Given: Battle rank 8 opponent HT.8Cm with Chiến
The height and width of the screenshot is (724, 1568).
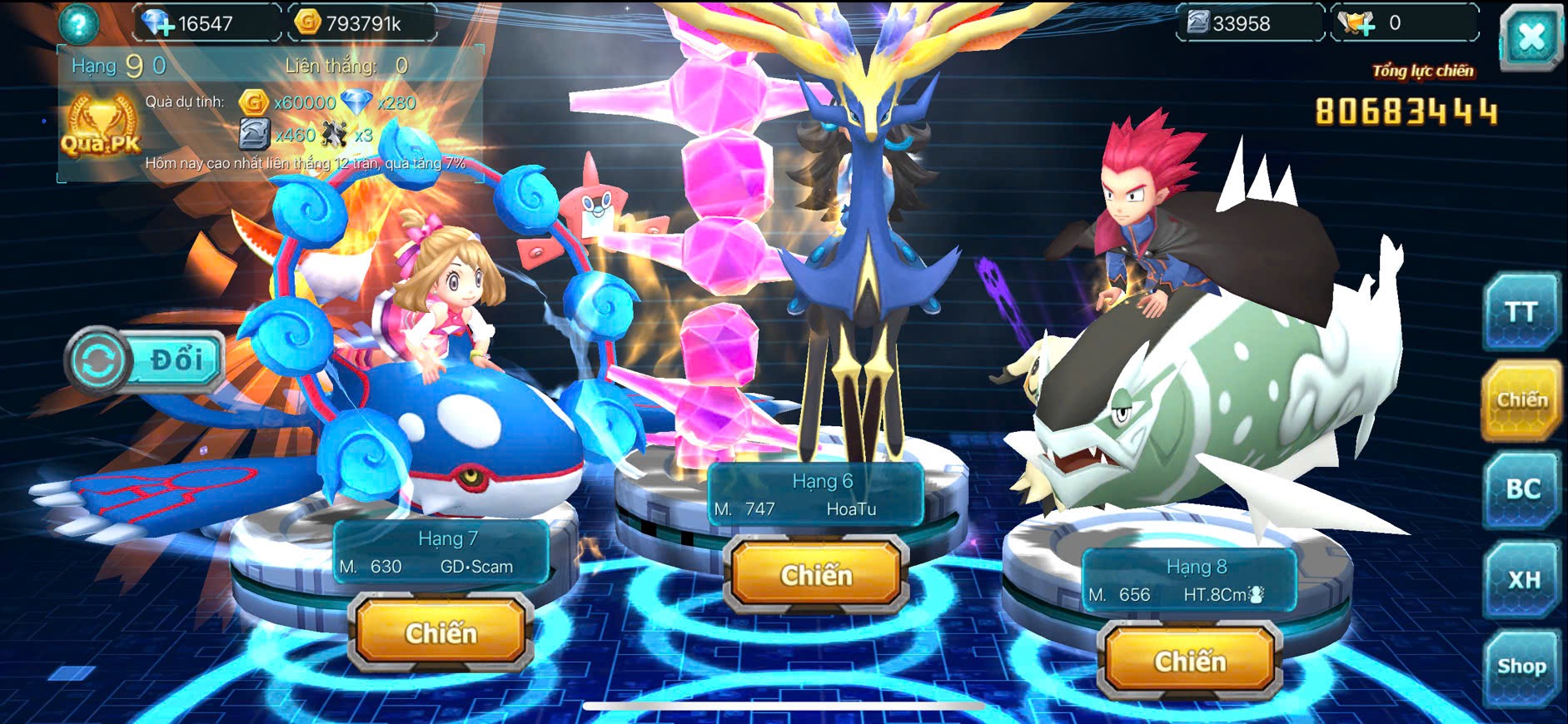Looking at the screenshot, I should [1190, 662].
